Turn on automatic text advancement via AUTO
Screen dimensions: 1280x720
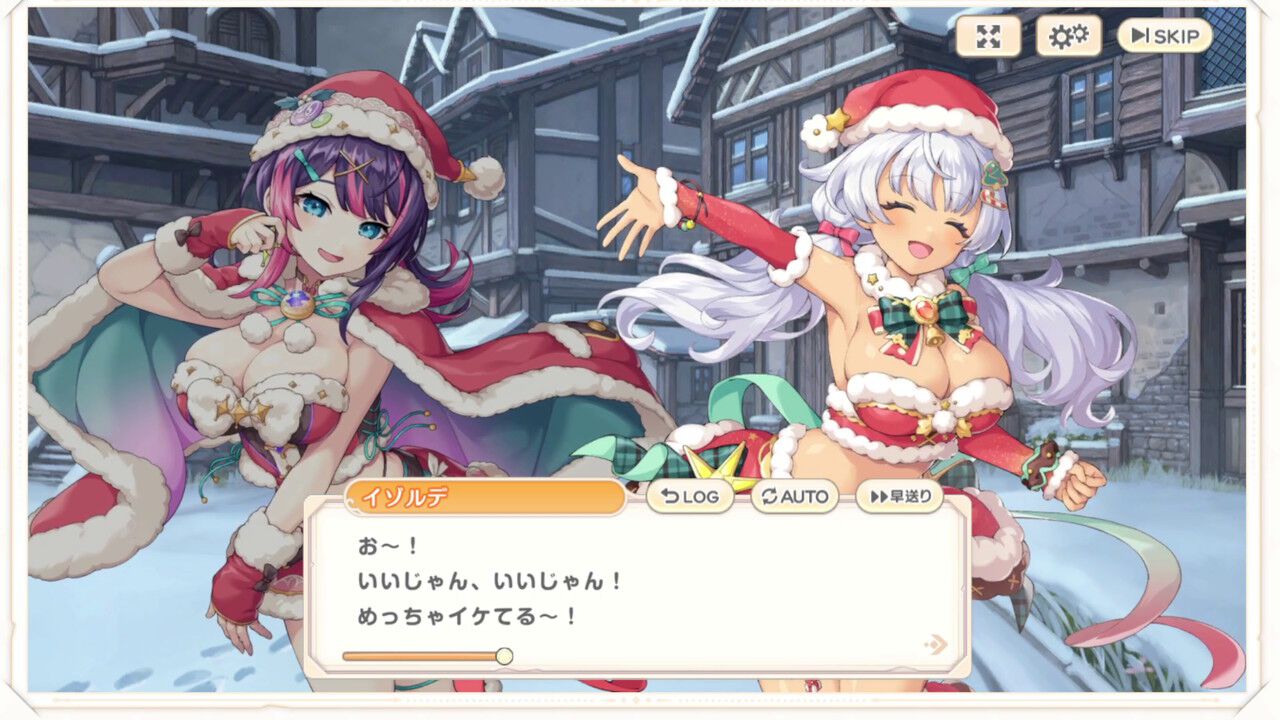click(795, 496)
